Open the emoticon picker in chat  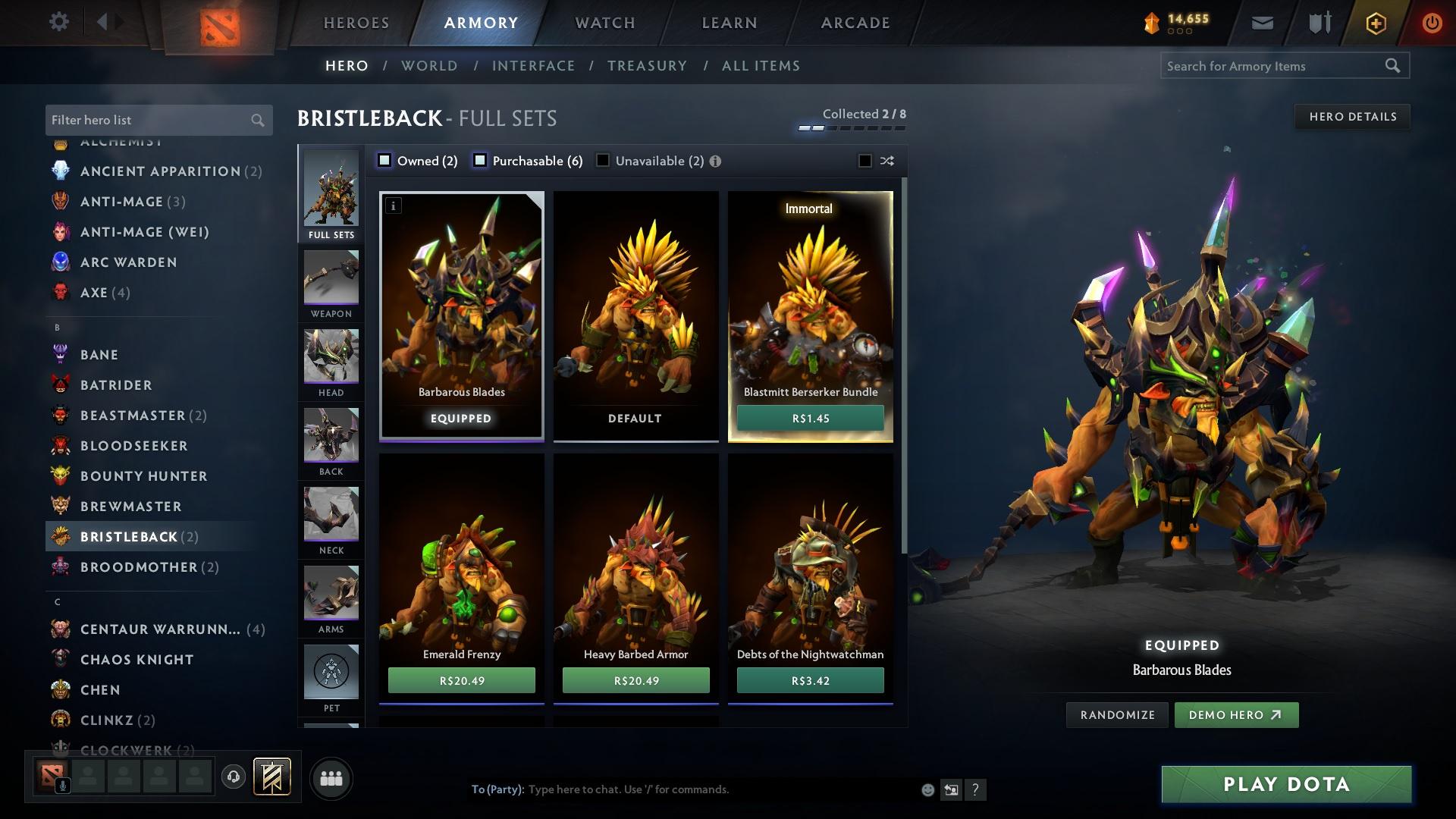click(x=927, y=789)
